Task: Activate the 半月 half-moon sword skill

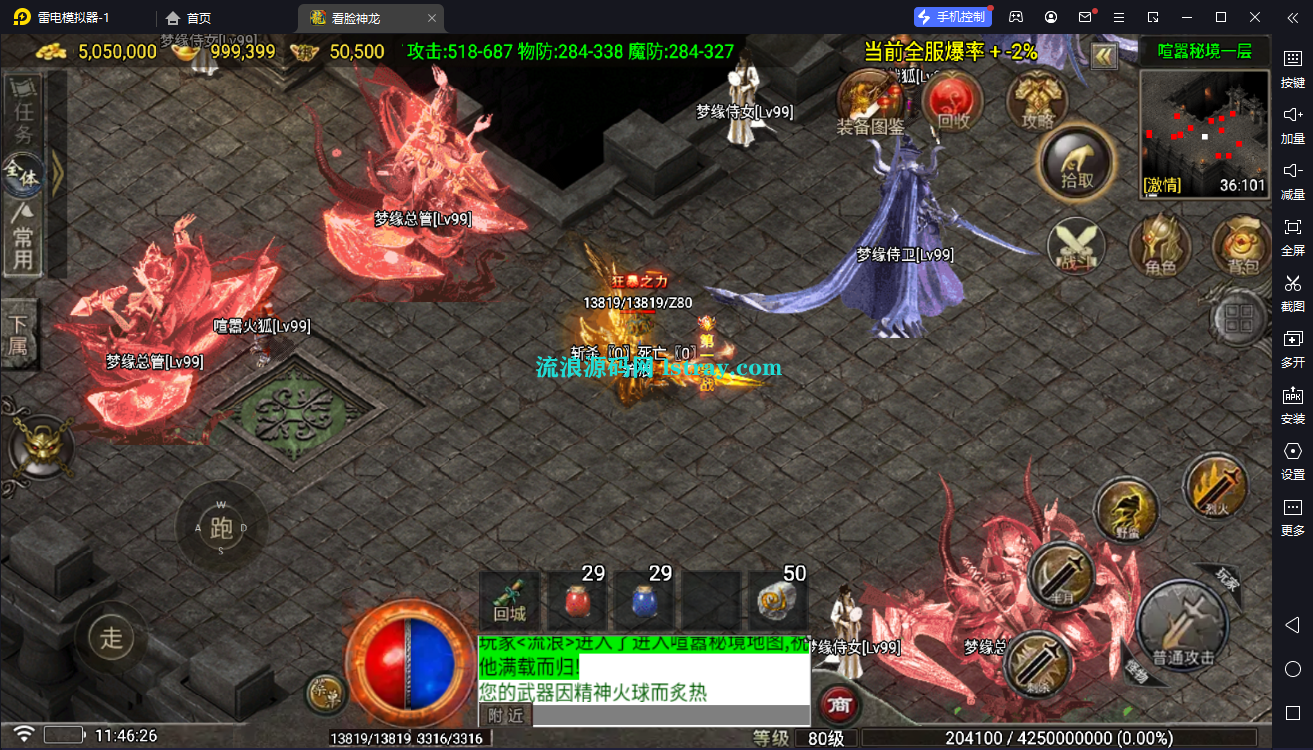Action: click(x=1060, y=576)
